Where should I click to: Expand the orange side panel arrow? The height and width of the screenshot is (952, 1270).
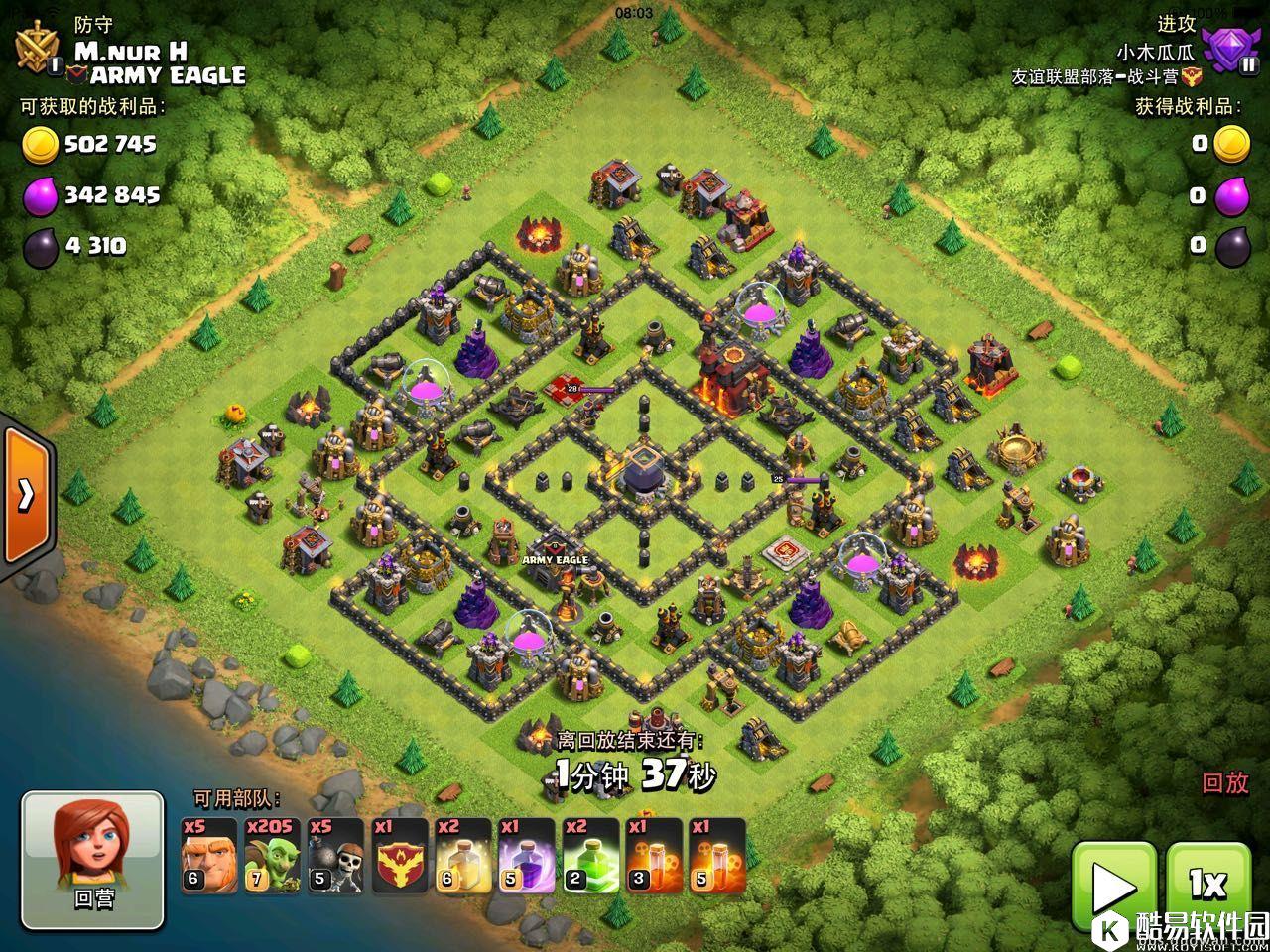[25, 494]
